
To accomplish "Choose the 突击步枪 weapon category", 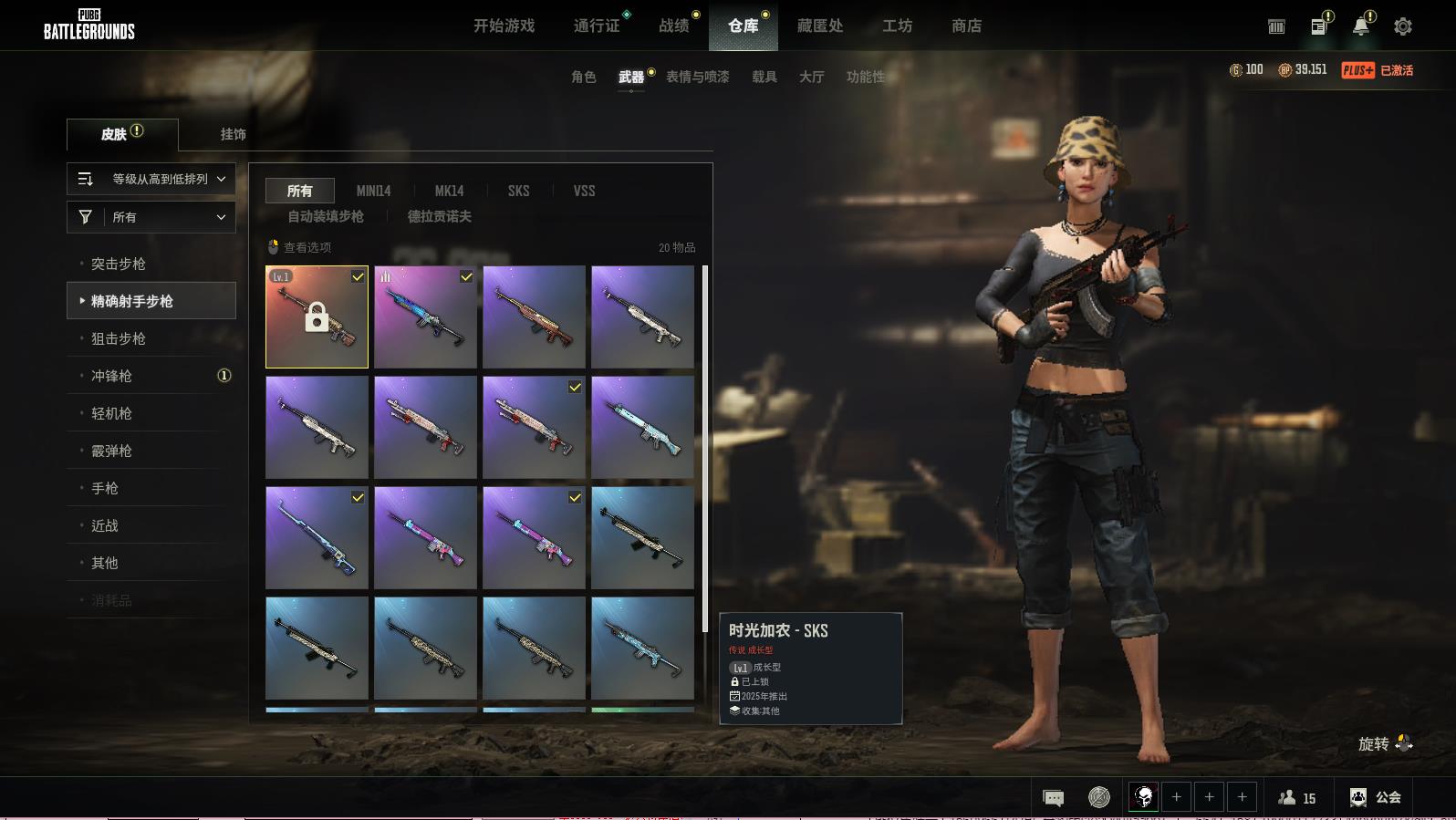I will [119, 264].
